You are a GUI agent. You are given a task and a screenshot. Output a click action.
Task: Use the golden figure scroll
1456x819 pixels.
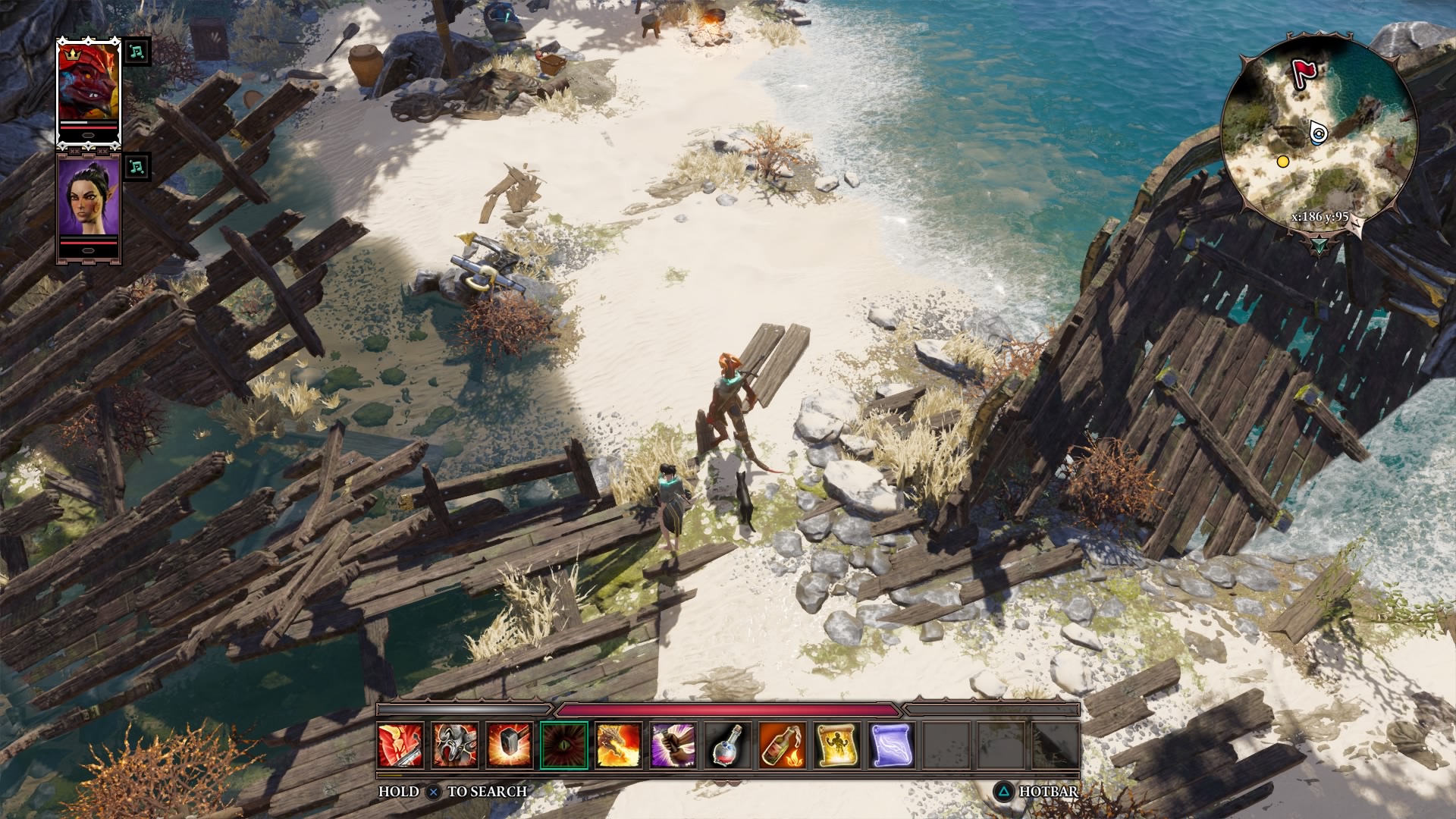pyautogui.click(x=837, y=745)
